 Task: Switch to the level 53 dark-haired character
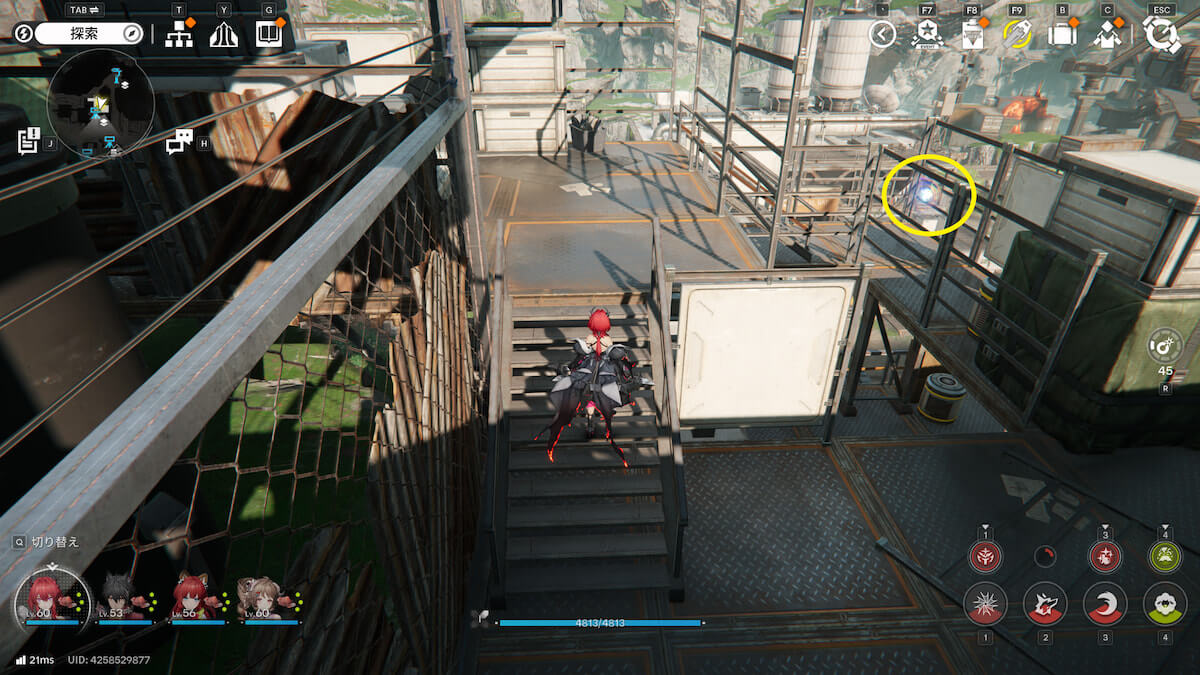pyautogui.click(x=119, y=598)
